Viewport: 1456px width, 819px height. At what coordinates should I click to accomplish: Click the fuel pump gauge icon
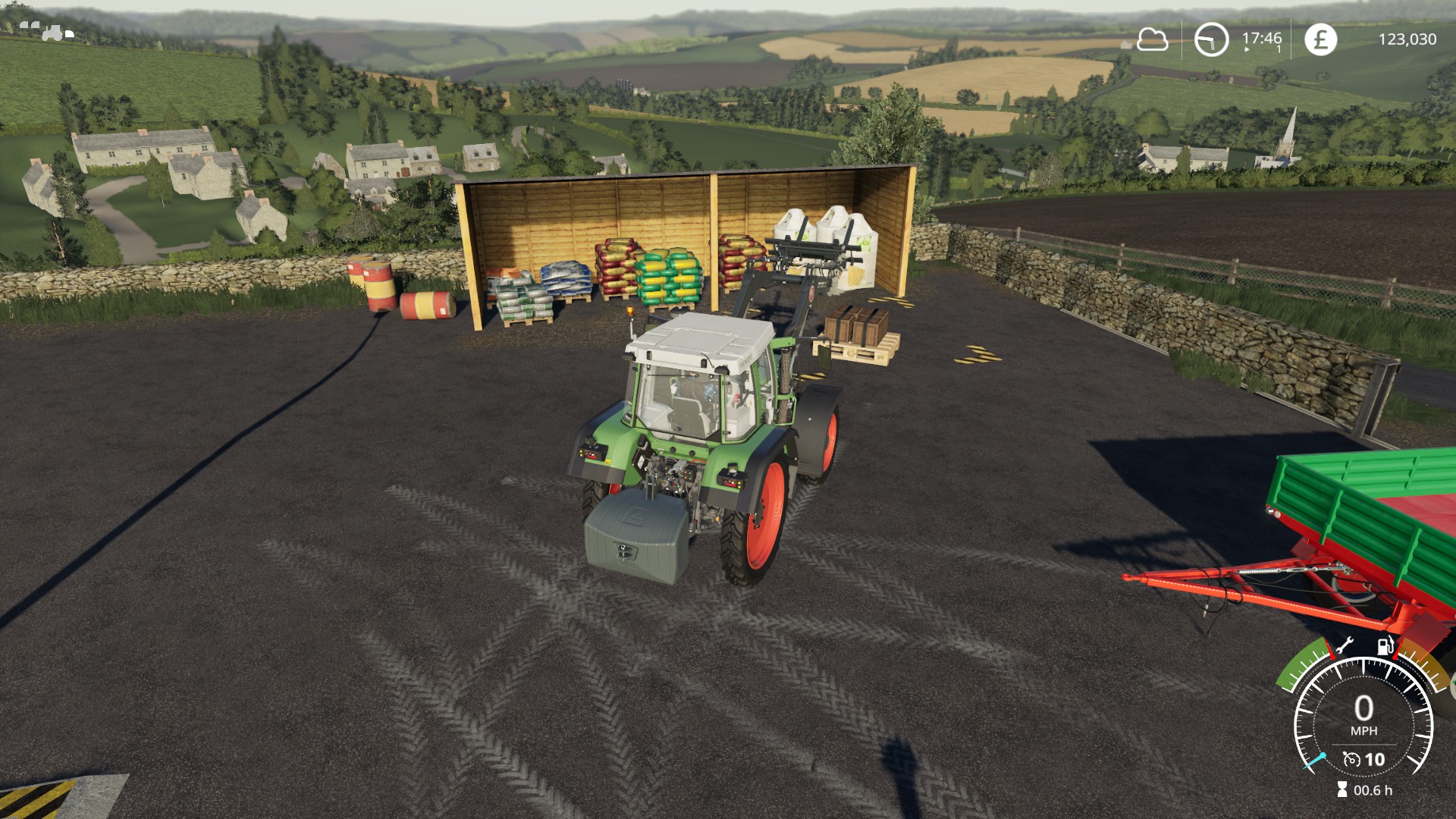(1385, 646)
